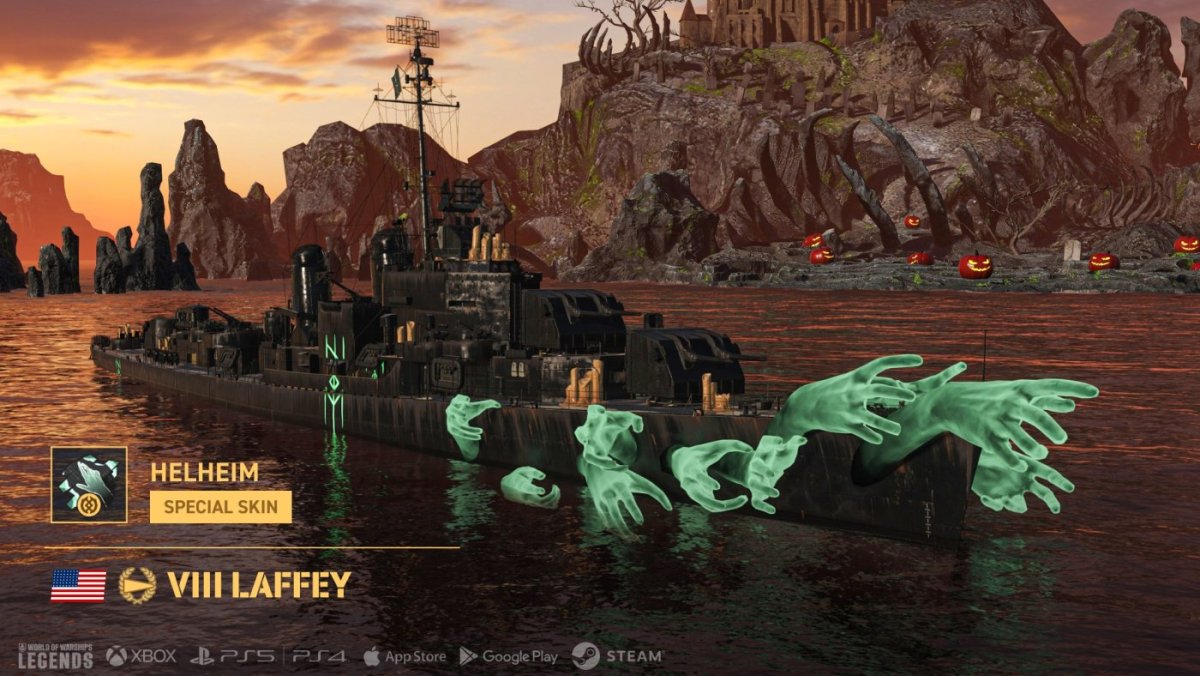Choose the United States flag icon
The image size is (1200, 676).
(78, 585)
